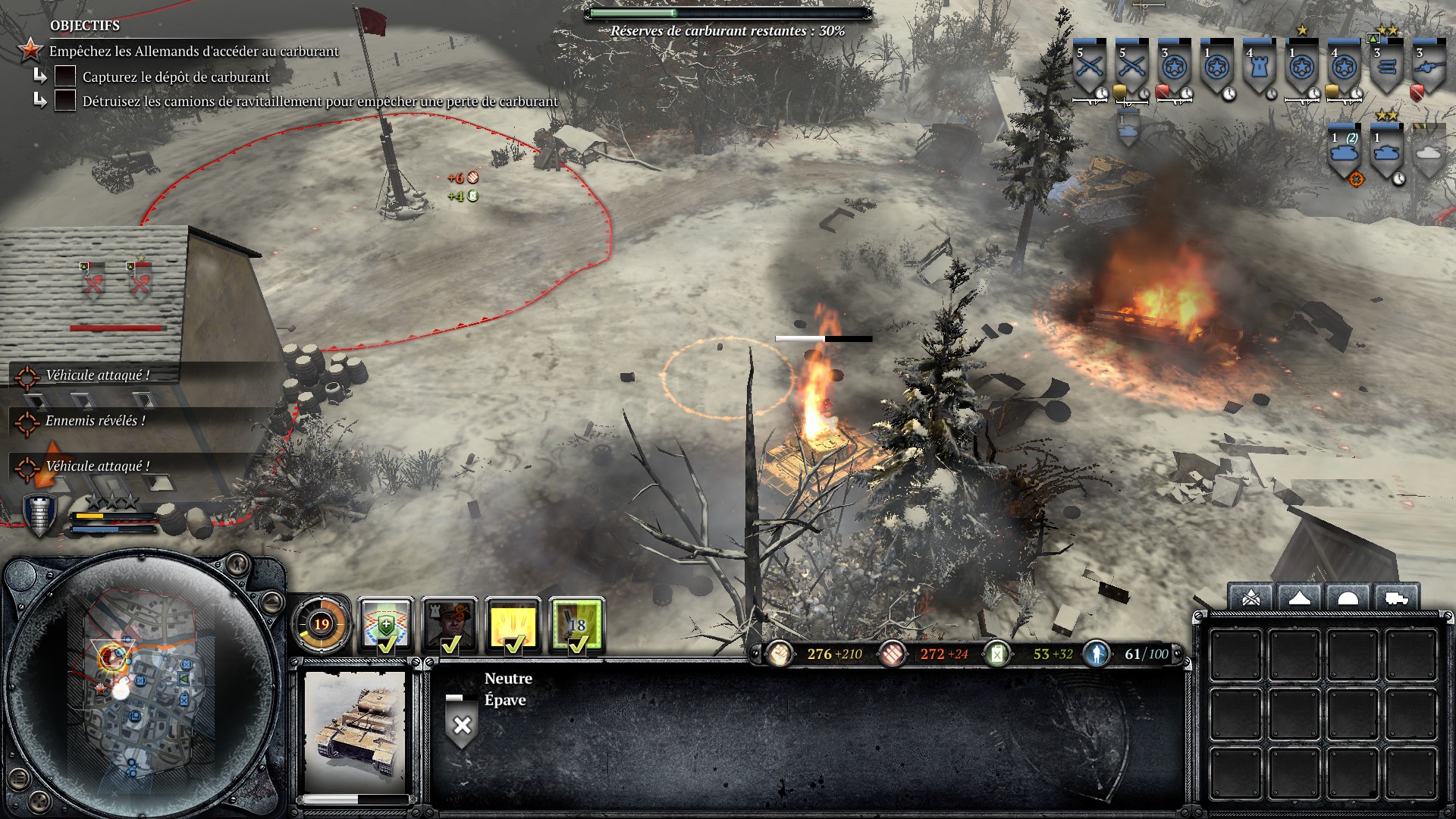Click the first Véhicule attaqué alert

click(97, 375)
